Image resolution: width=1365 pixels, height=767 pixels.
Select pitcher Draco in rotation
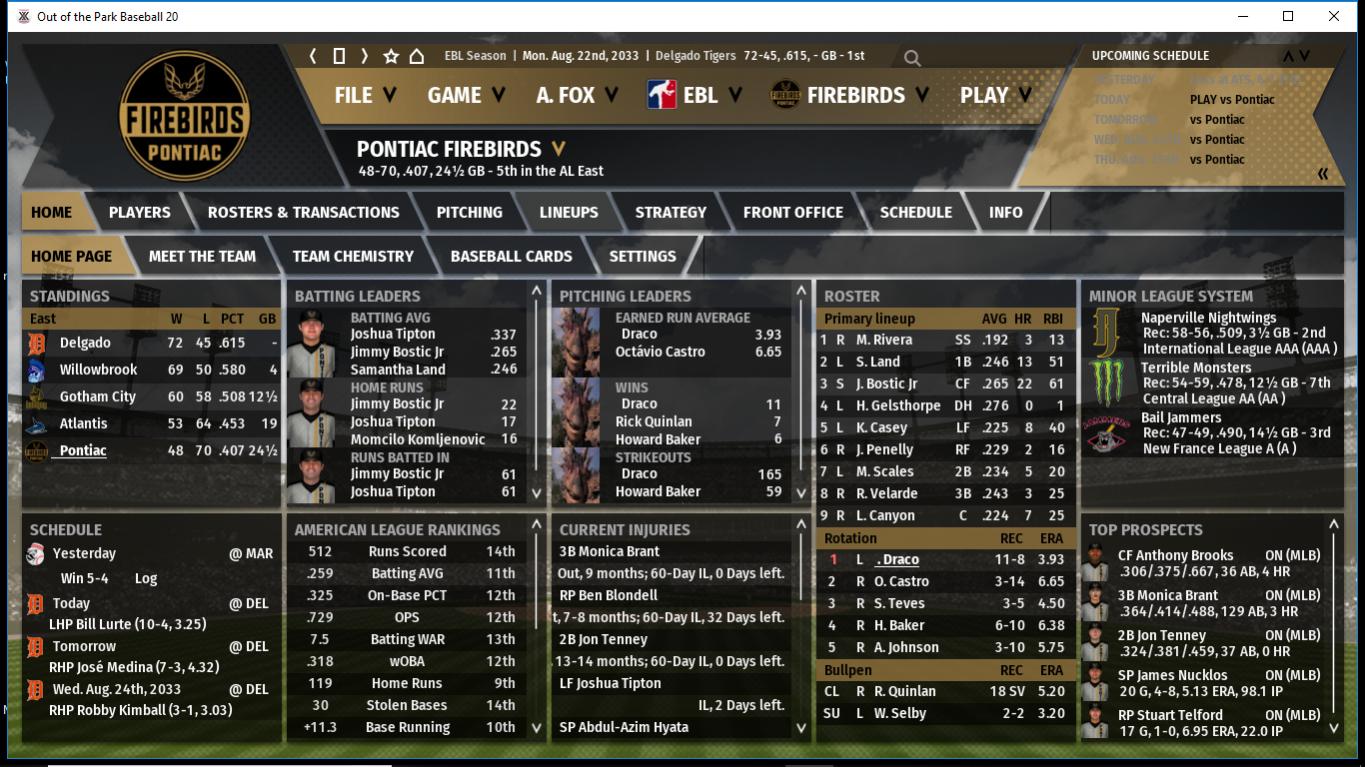897,560
